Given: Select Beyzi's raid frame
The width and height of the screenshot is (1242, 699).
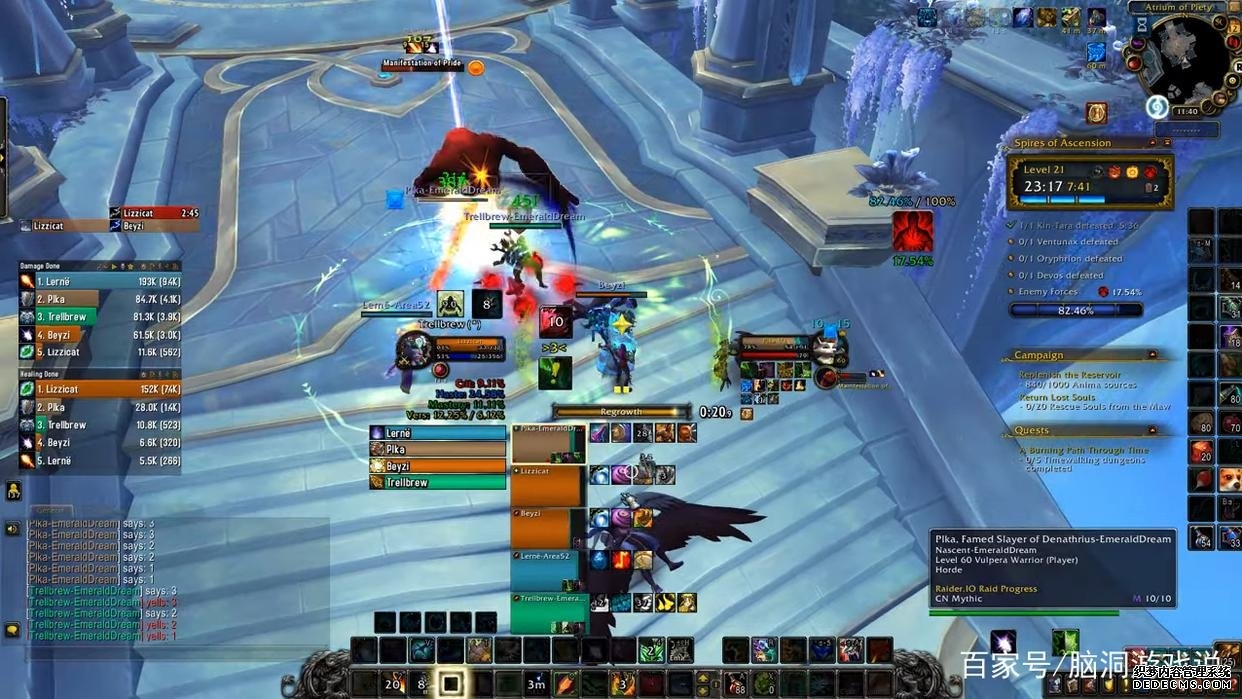Looking at the screenshot, I should coord(547,528).
